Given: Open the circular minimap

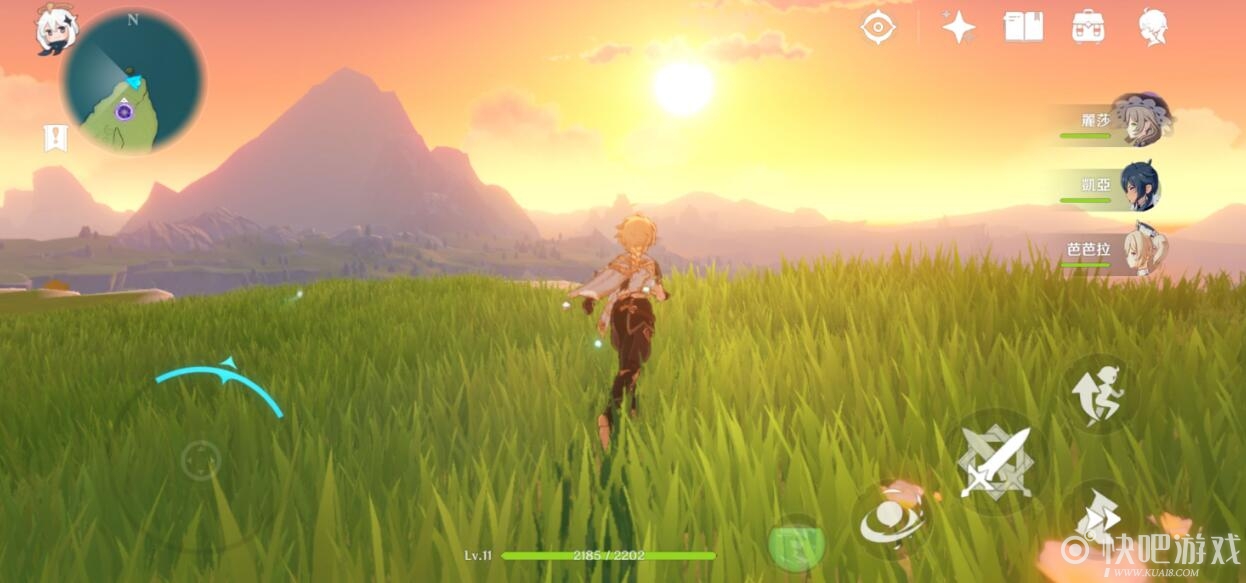Looking at the screenshot, I should (132, 82).
